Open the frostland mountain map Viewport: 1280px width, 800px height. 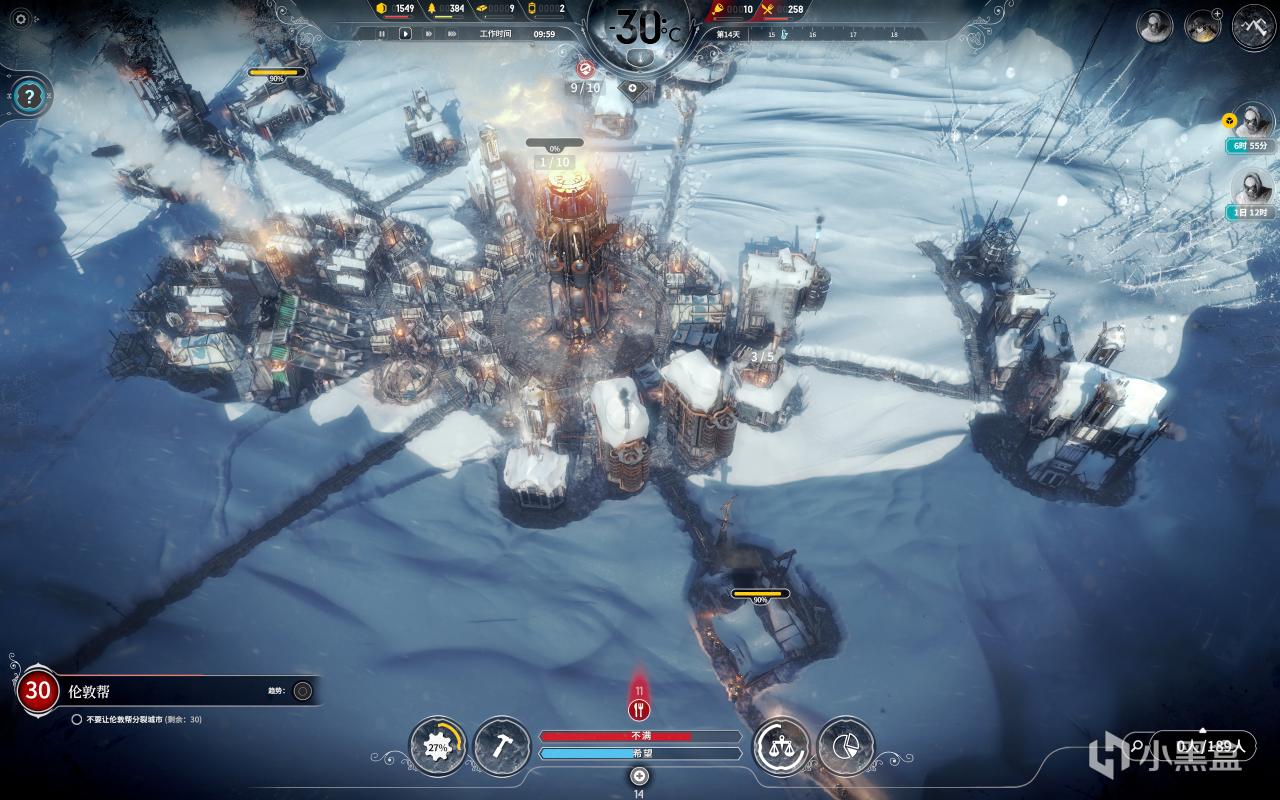click(1252, 25)
